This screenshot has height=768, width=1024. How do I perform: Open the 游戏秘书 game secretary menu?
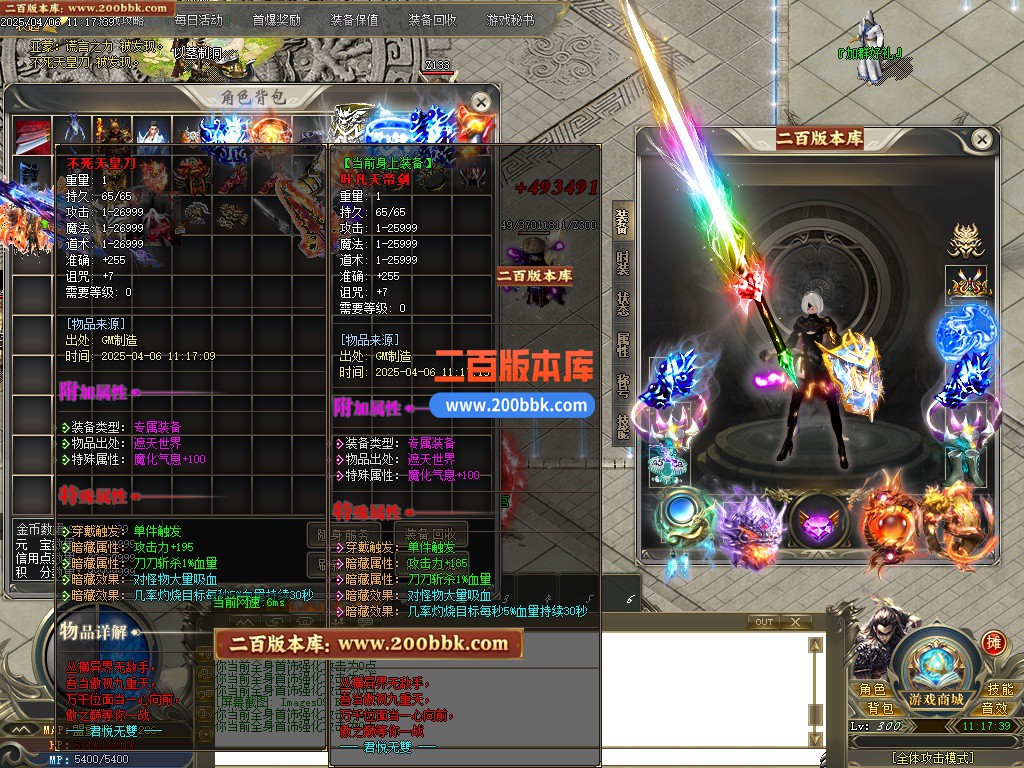[510, 19]
